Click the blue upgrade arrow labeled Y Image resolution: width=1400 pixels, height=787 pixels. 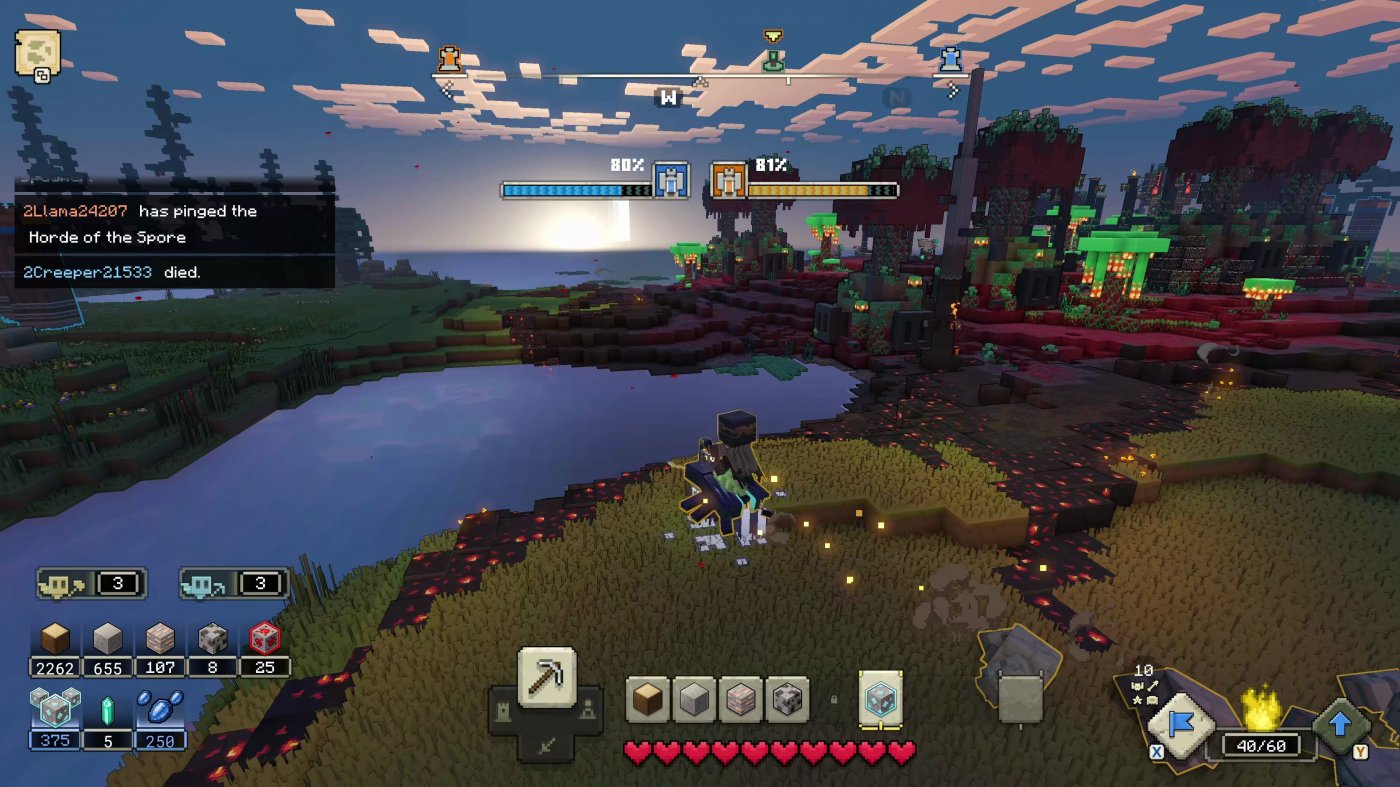tap(1340, 720)
